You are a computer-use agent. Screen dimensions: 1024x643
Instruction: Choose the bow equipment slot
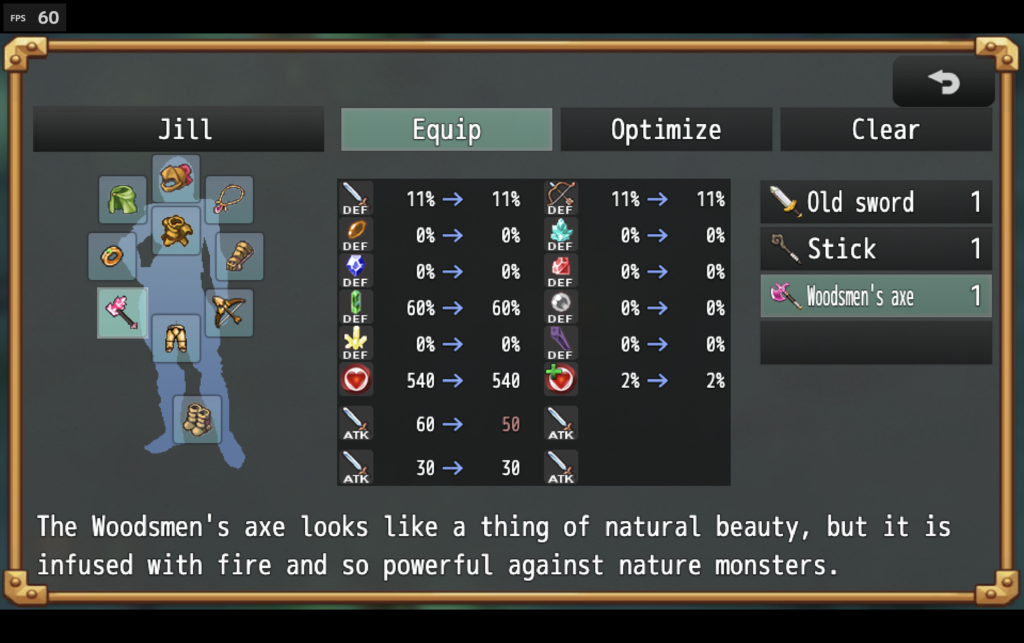(x=229, y=312)
